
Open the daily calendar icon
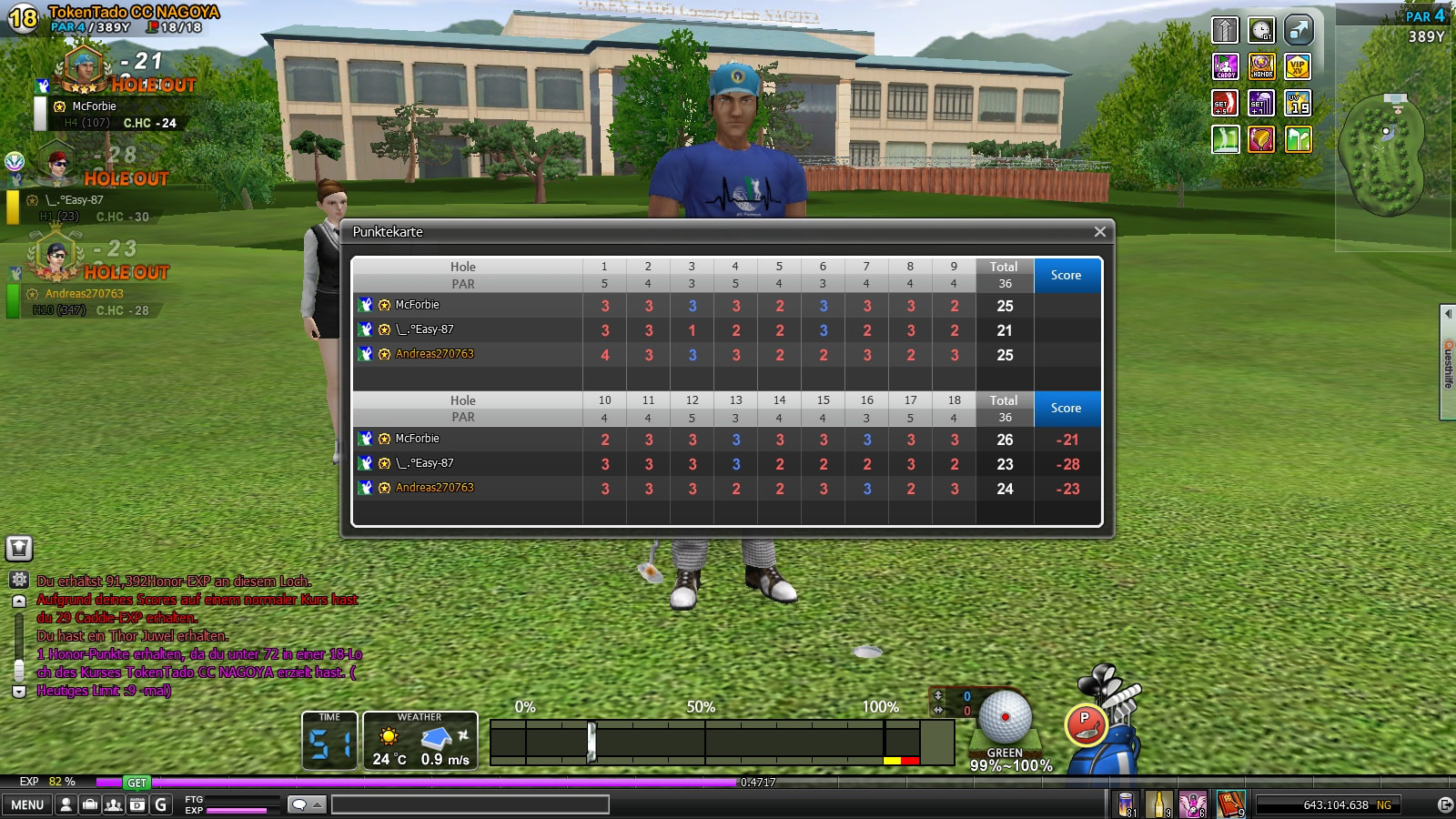136,804
